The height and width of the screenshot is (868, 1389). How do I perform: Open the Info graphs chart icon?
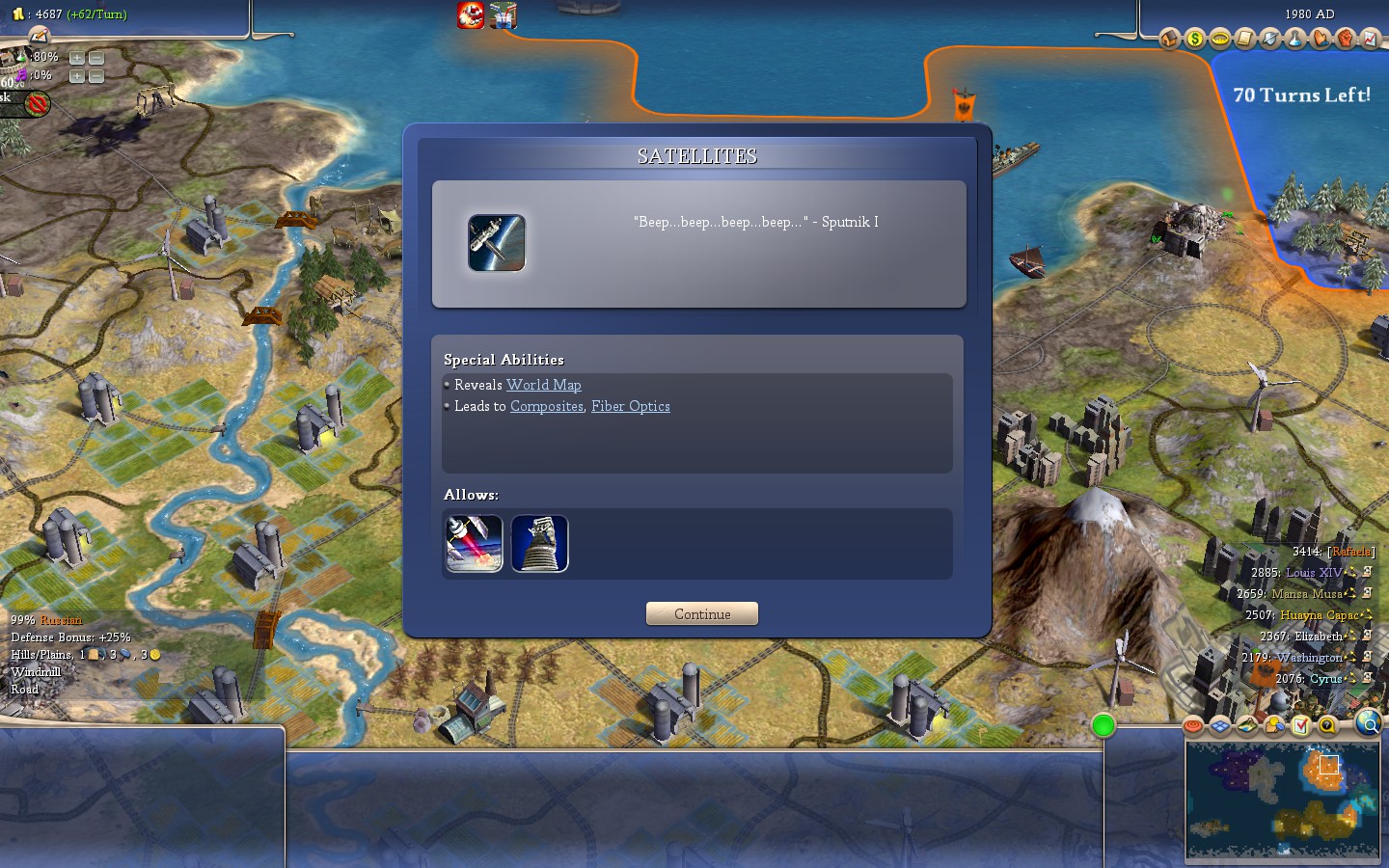pyautogui.click(x=1373, y=40)
